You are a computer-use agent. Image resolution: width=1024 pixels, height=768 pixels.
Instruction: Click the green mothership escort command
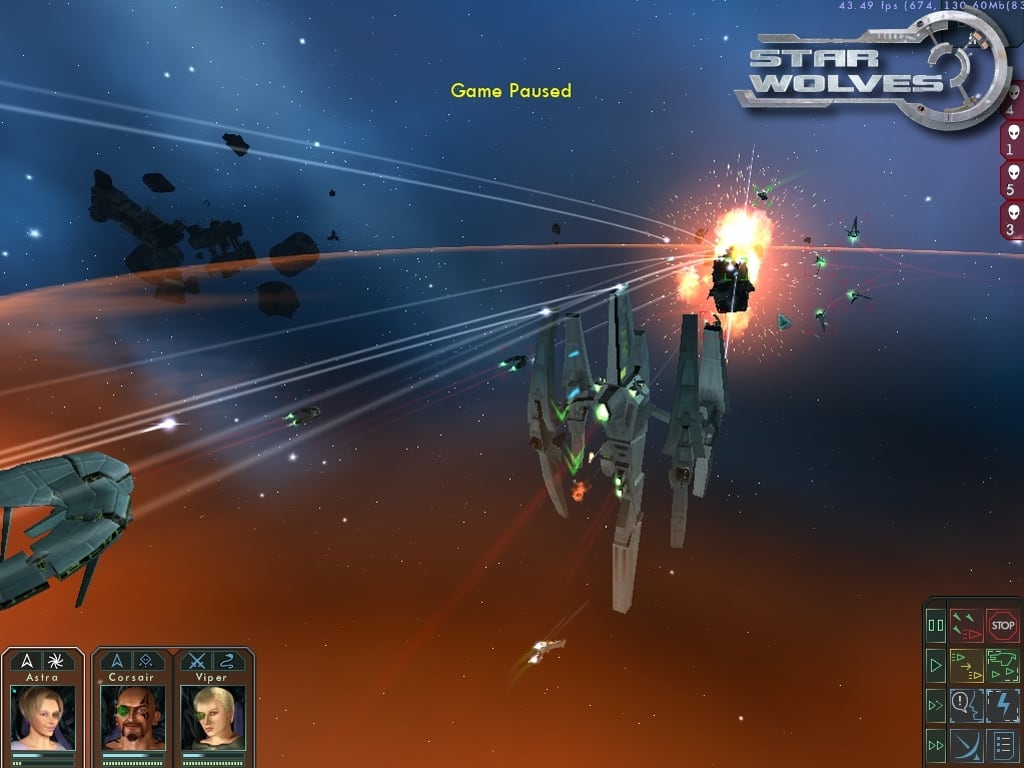click(1002, 664)
